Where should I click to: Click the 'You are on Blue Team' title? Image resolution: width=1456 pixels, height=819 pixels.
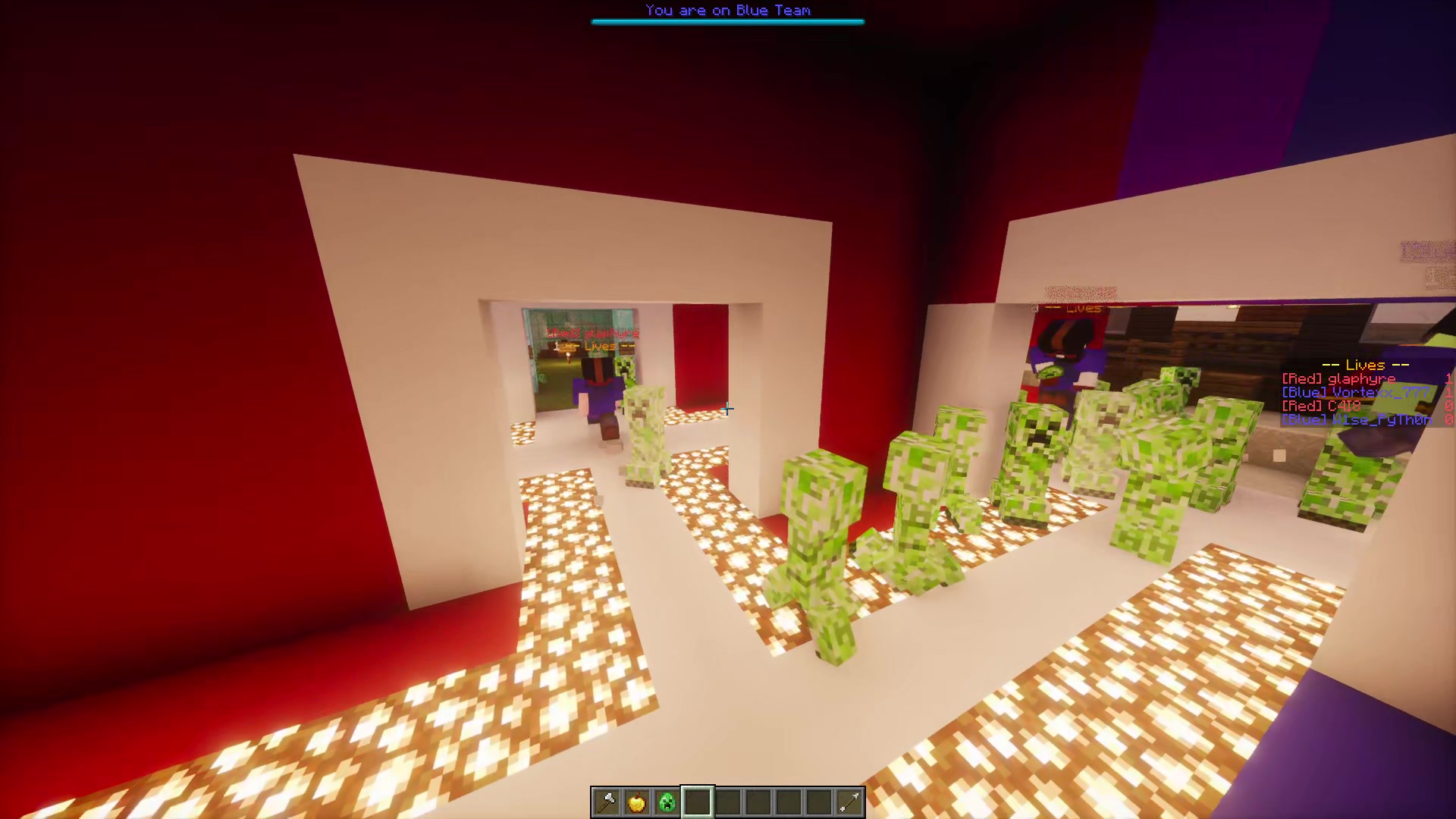(727, 10)
